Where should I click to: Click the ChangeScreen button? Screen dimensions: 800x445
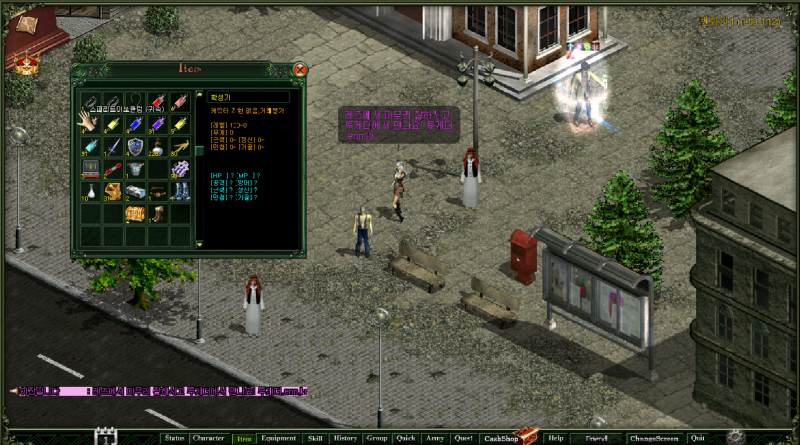click(x=653, y=438)
